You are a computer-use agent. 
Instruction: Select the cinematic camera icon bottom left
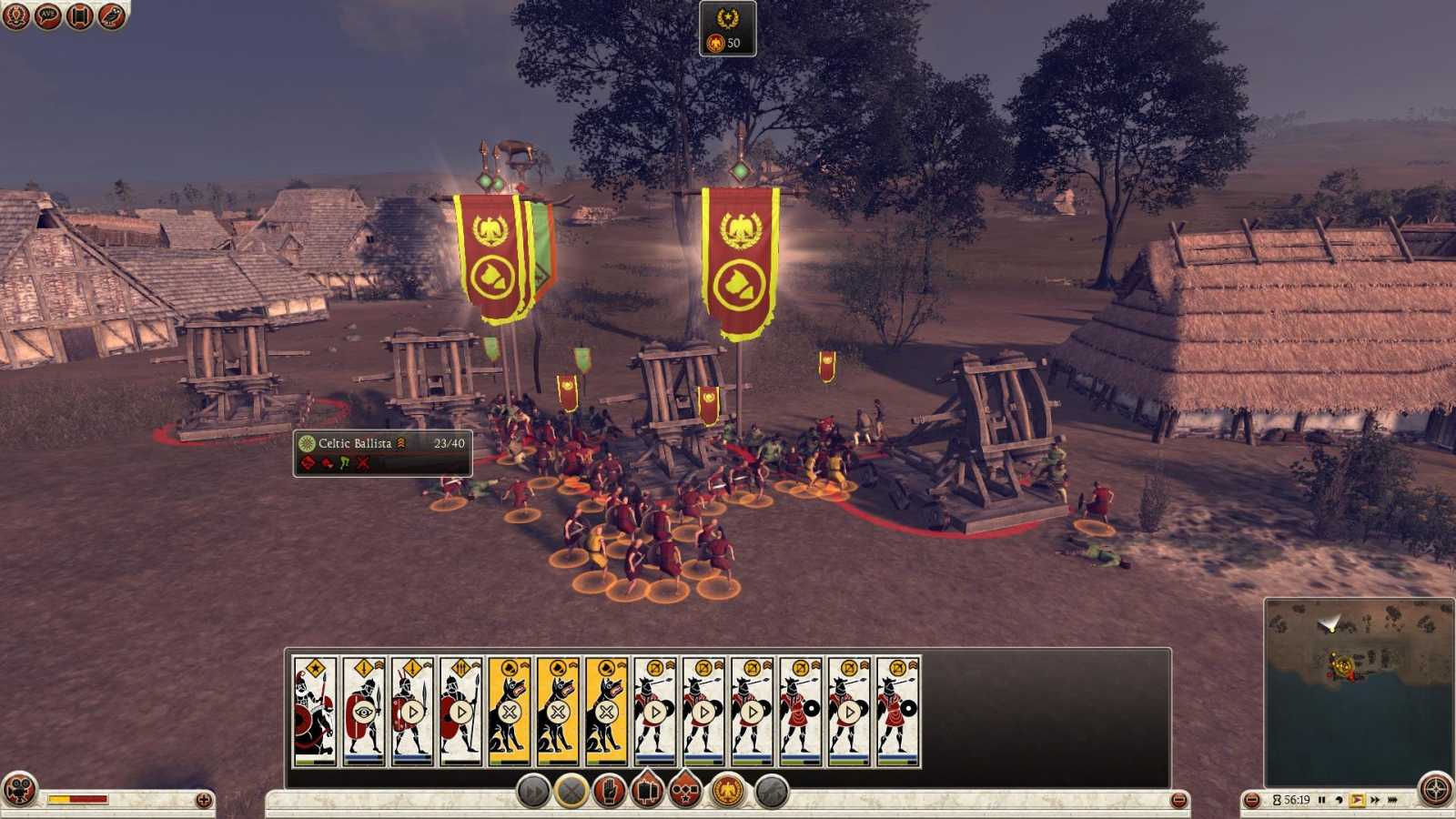tap(18, 794)
